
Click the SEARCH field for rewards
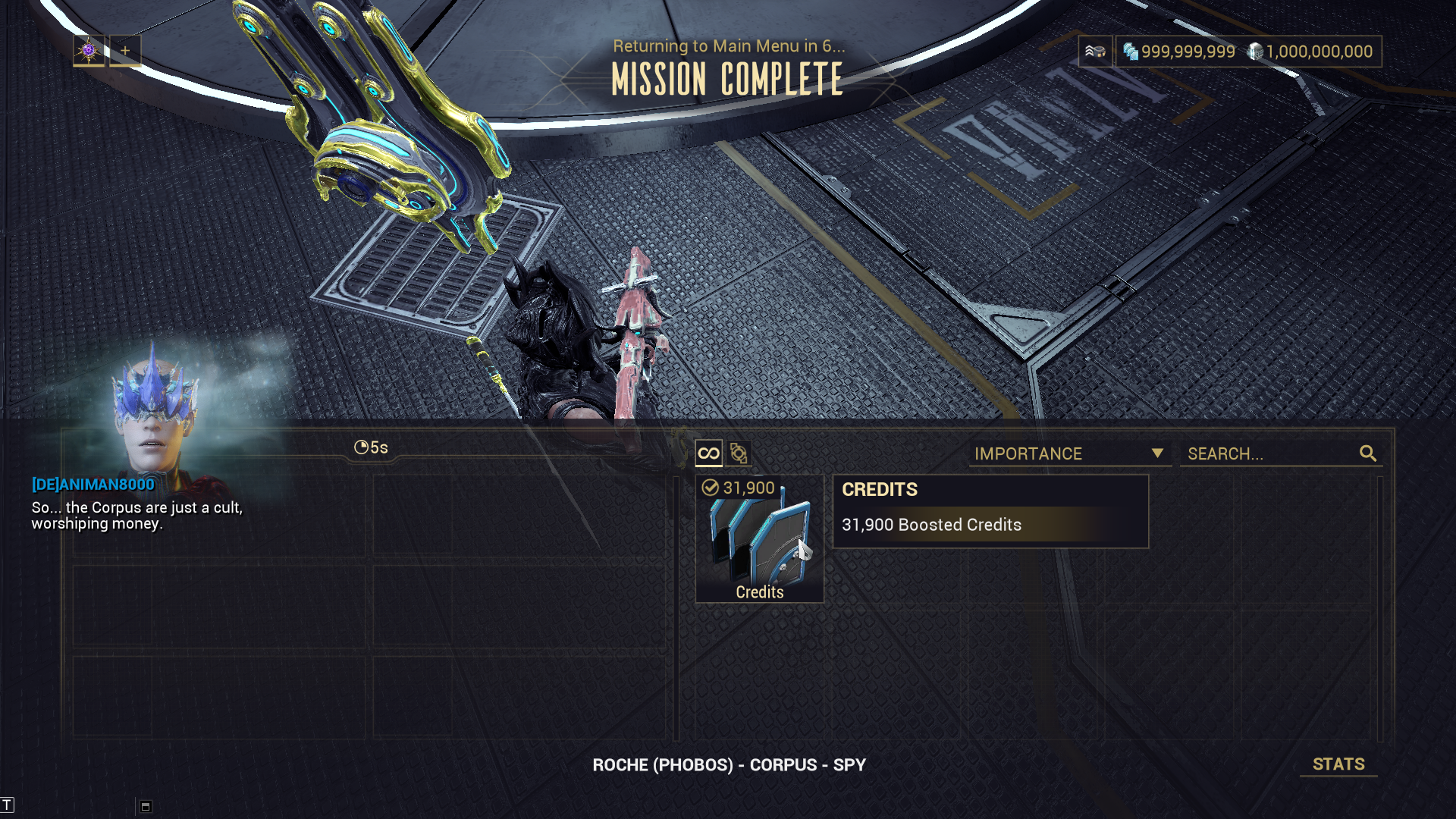[1270, 453]
